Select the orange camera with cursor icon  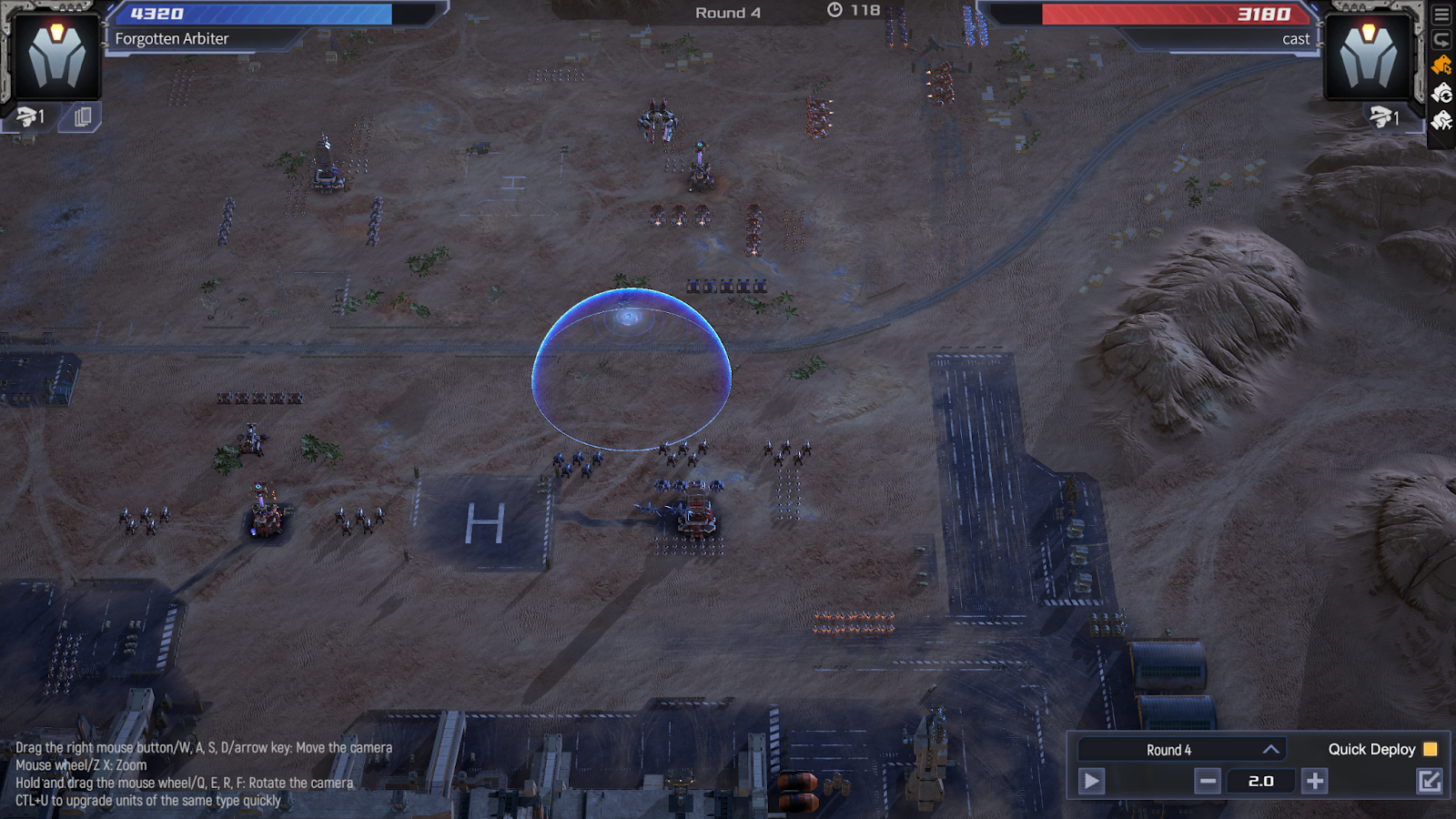(1441, 66)
